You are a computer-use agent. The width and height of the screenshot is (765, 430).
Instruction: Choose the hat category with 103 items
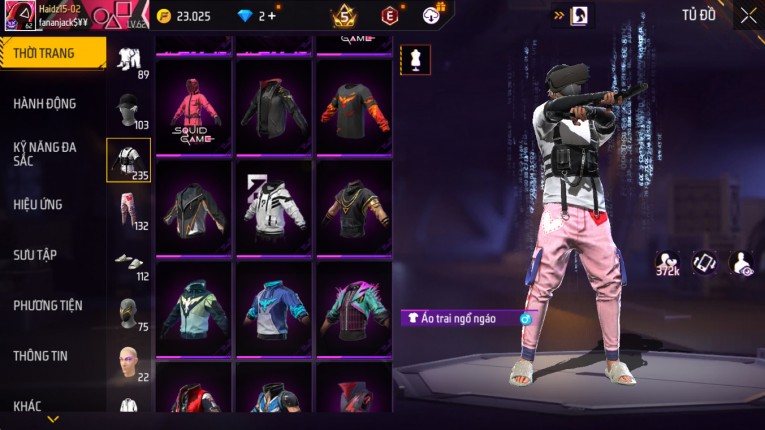coord(129,110)
